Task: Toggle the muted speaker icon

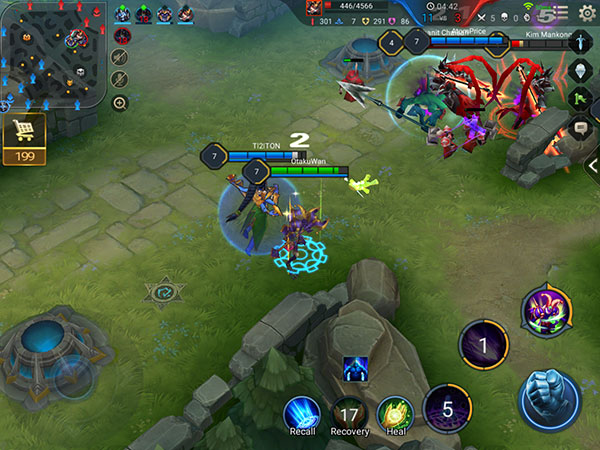Action: click(x=120, y=58)
